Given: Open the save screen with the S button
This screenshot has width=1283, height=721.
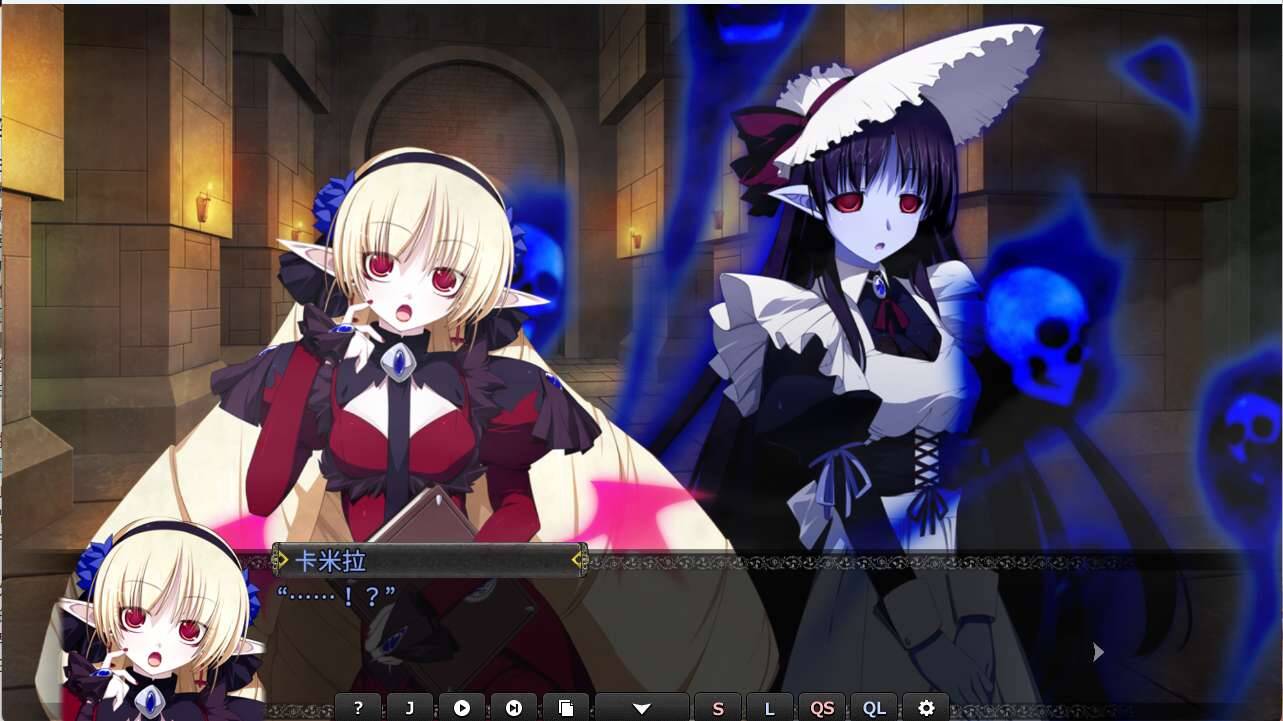Looking at the screenshot, I should click(x=717, y=707).
